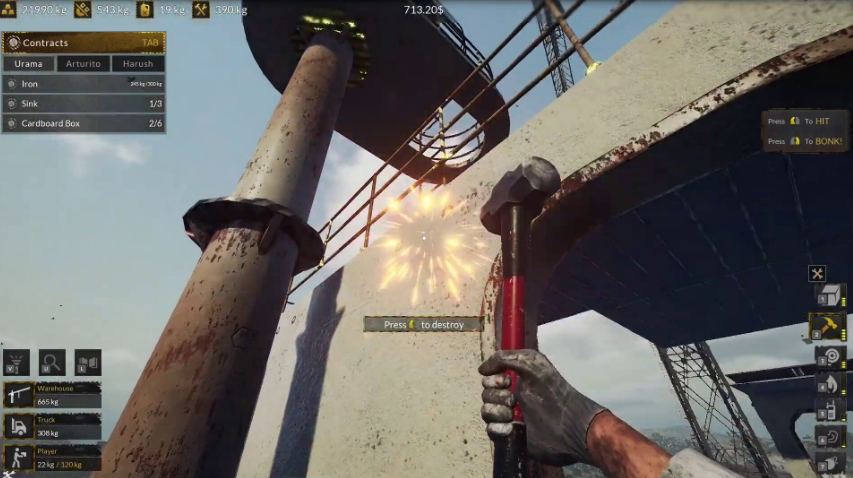
Task: Select the Truck storage entry
Action: [52, 427]
